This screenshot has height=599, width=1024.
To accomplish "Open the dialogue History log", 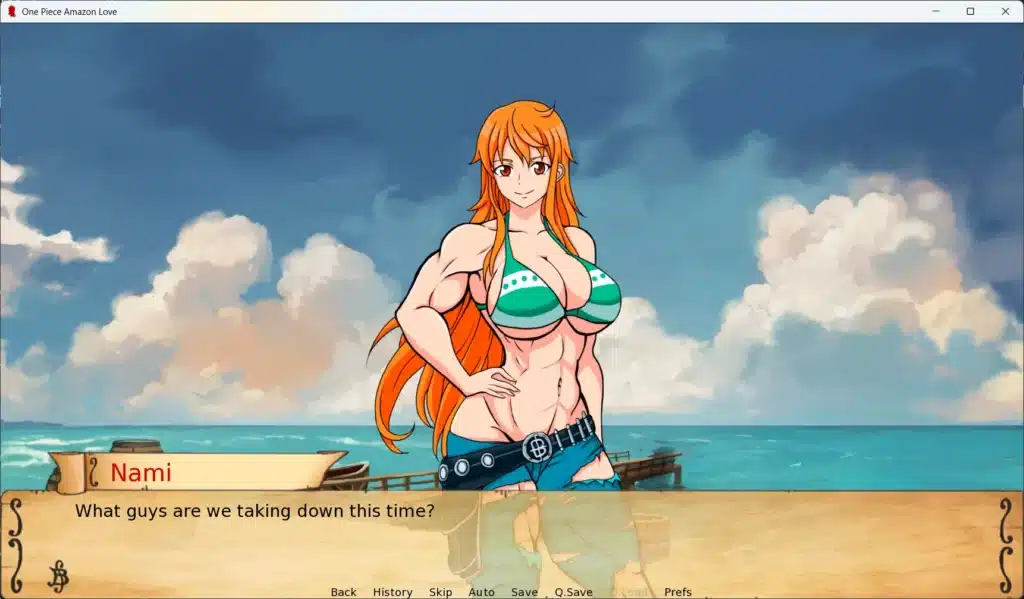I will point(392,592).
